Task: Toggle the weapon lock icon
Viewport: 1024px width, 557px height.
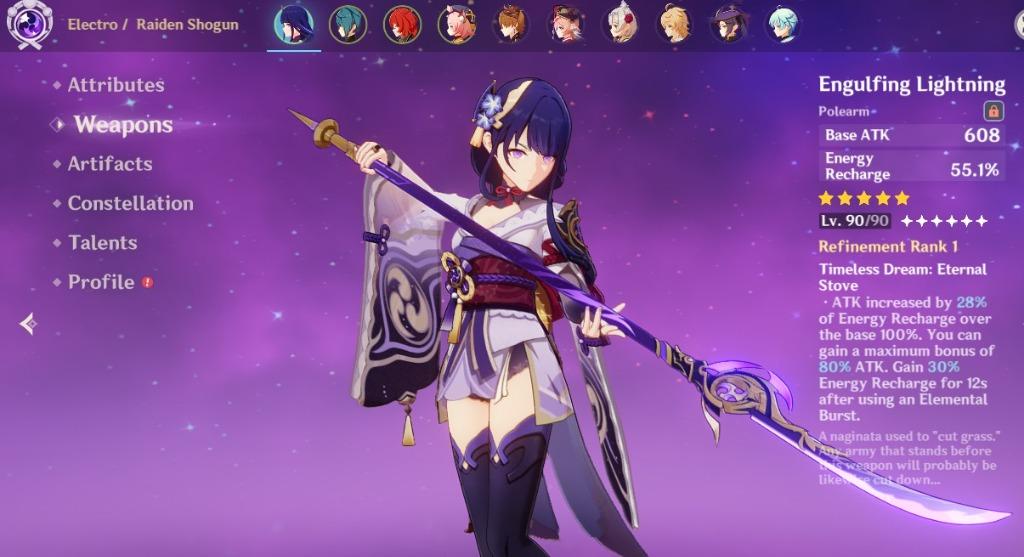Action: (x=993, y=111)
